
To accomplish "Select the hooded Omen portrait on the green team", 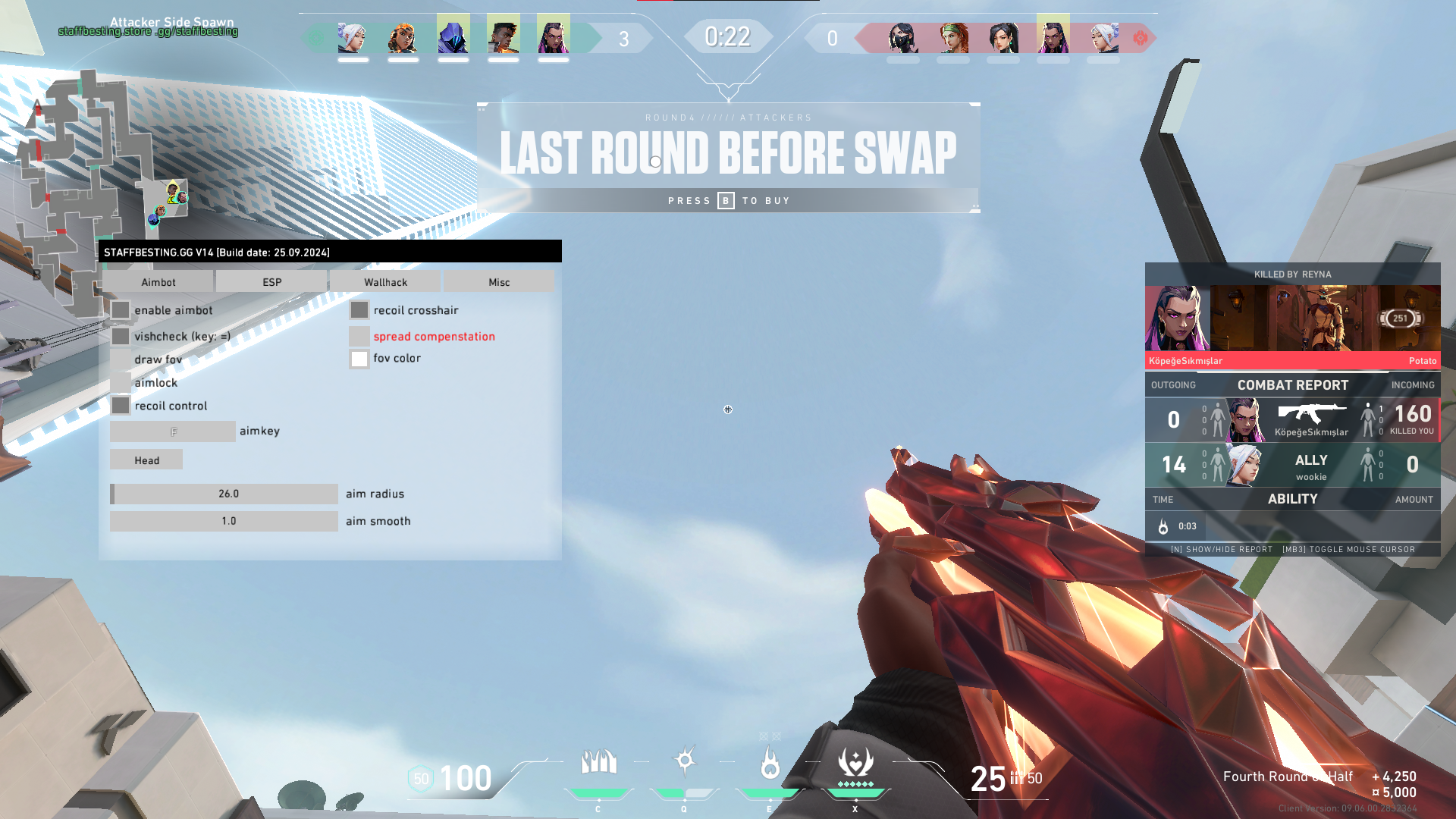I will [x=453, y=37].
